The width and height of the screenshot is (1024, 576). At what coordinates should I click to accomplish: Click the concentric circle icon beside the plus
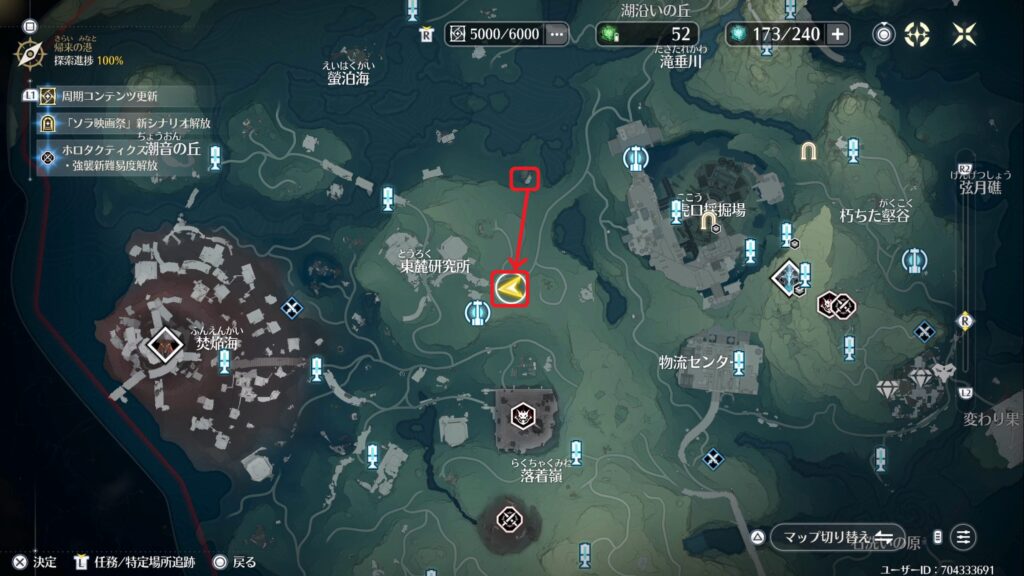(x=884, y=34)
